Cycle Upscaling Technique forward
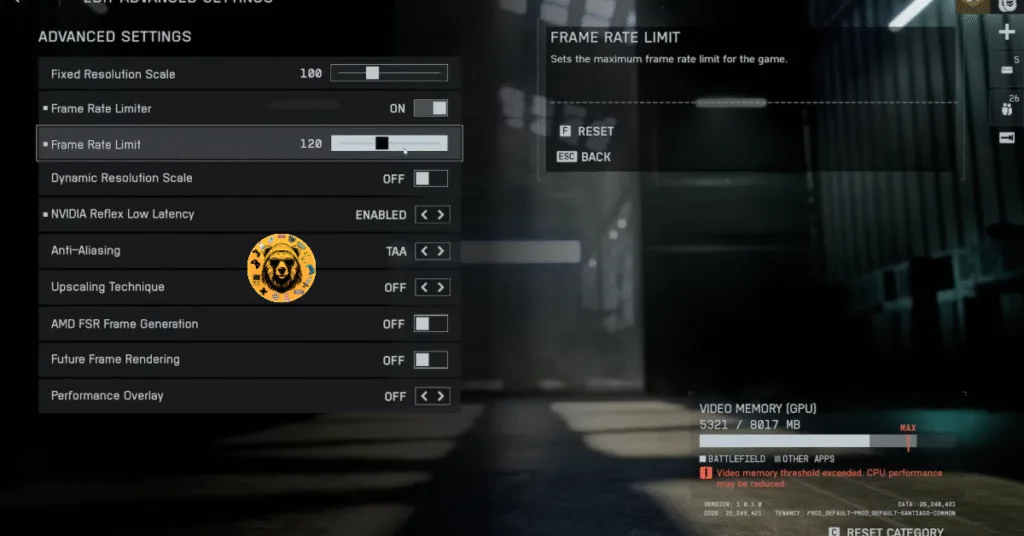 coord(441,287)
